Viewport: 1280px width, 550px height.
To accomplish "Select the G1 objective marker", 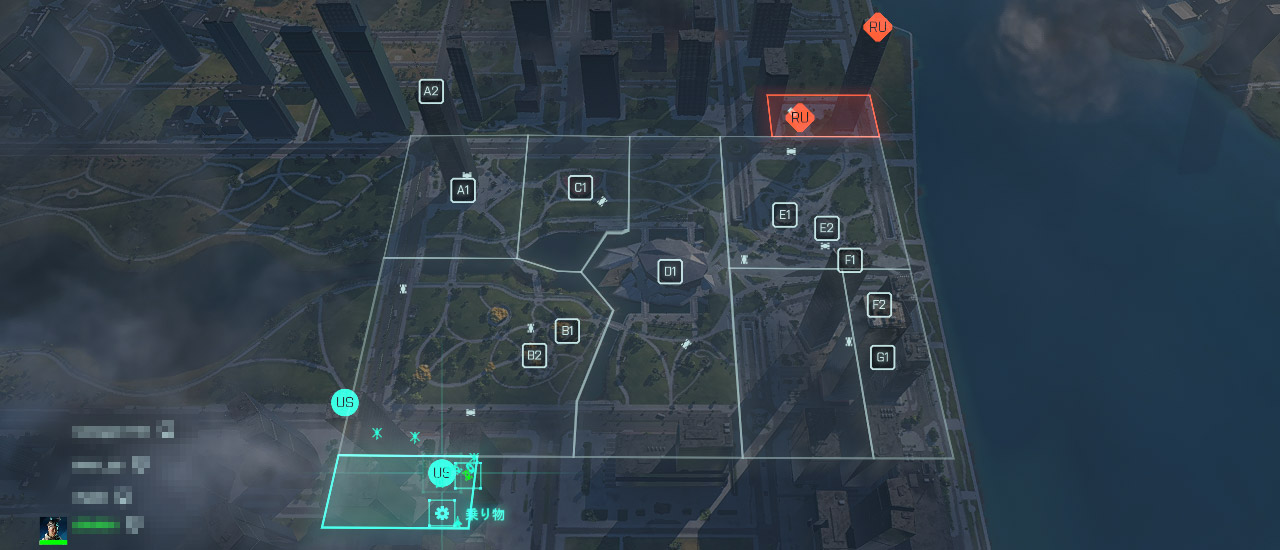I will tap(882, 357).
